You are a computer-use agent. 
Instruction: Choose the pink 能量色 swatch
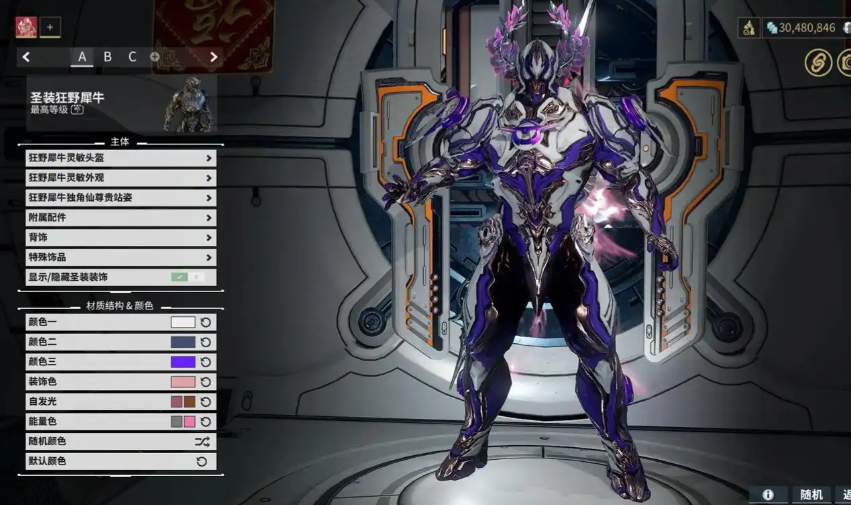pos(190,422)
